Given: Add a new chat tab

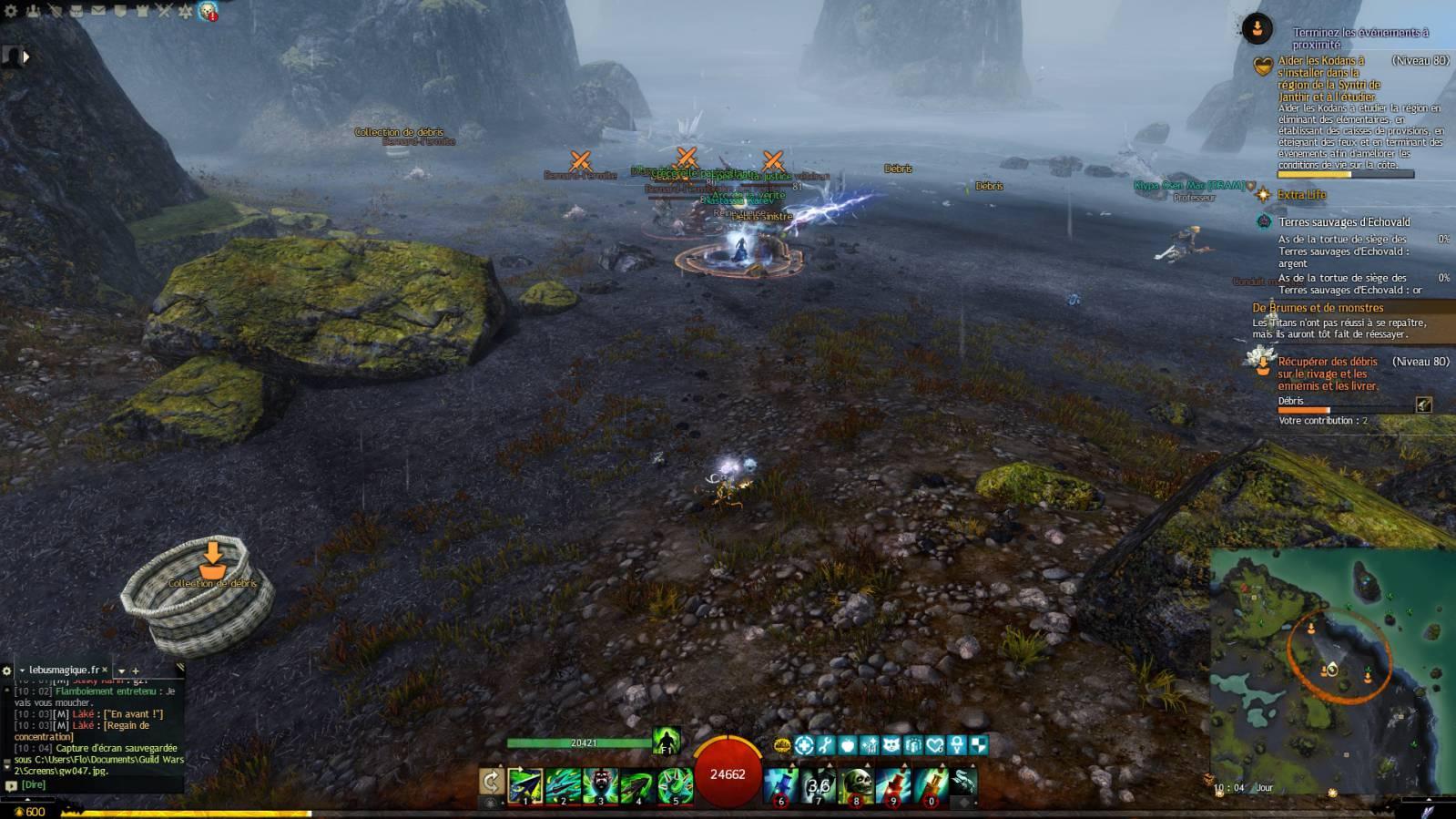Looking at the screenshot, I should [136, 671].
